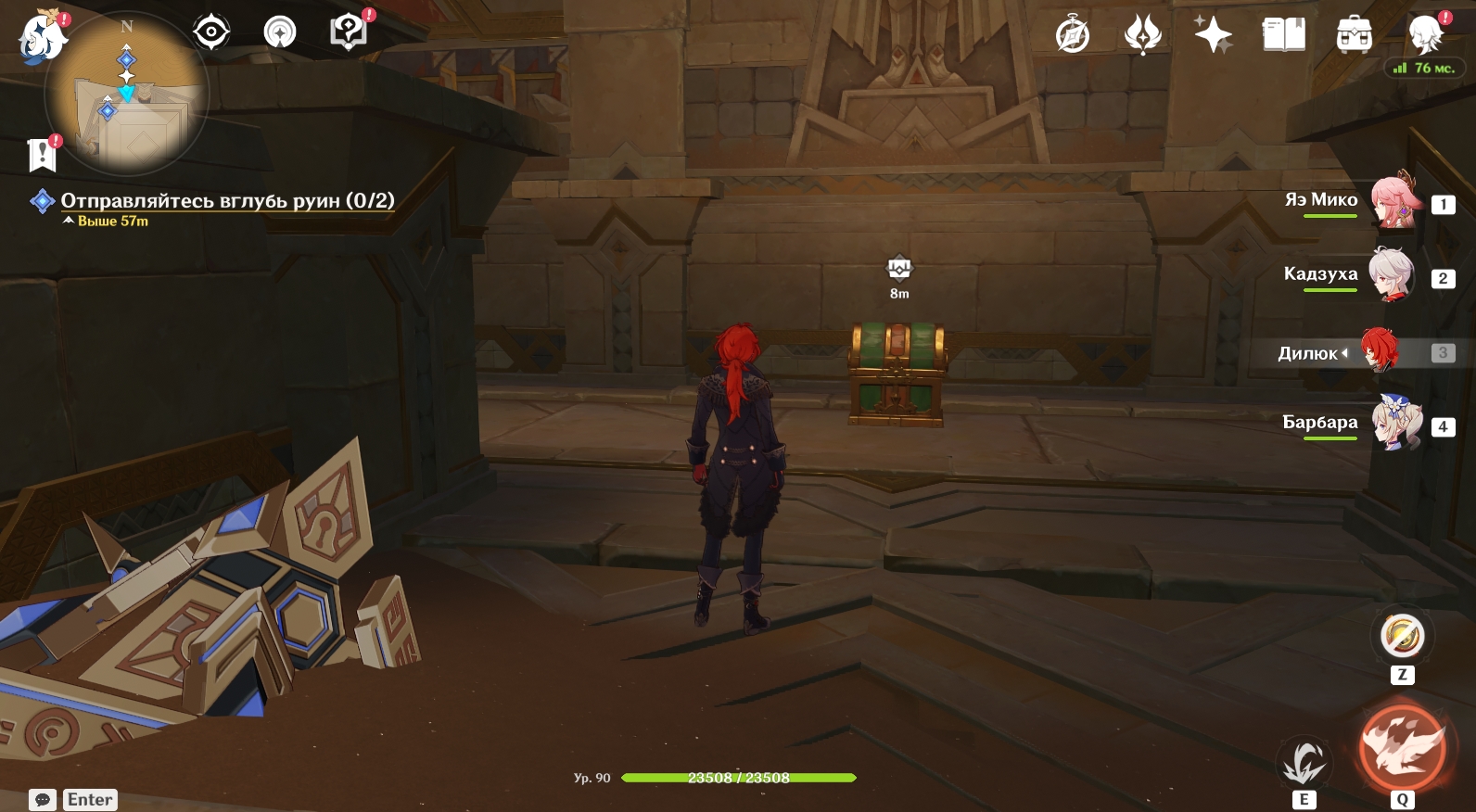
Task: Use the gadget in the round slot
Action: tap(1402, 636)
